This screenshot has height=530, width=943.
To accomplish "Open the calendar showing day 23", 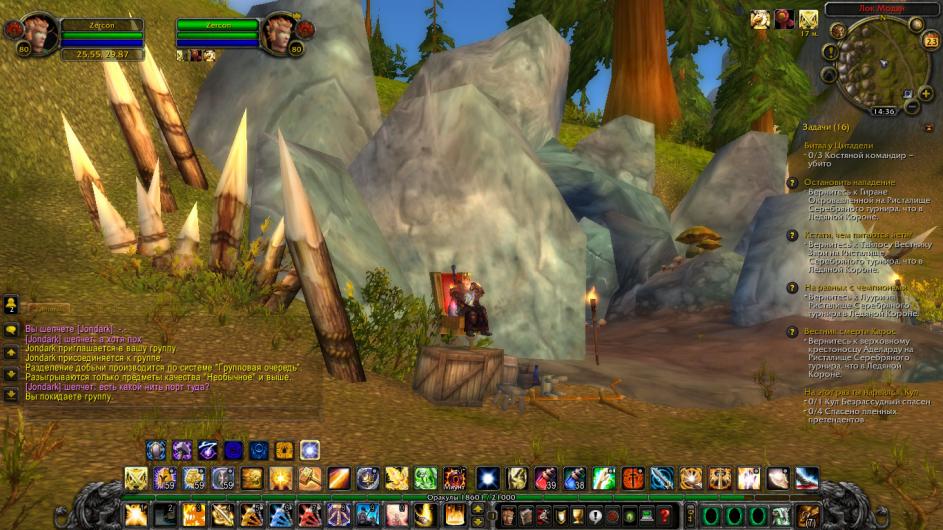I will coord(931,41).
